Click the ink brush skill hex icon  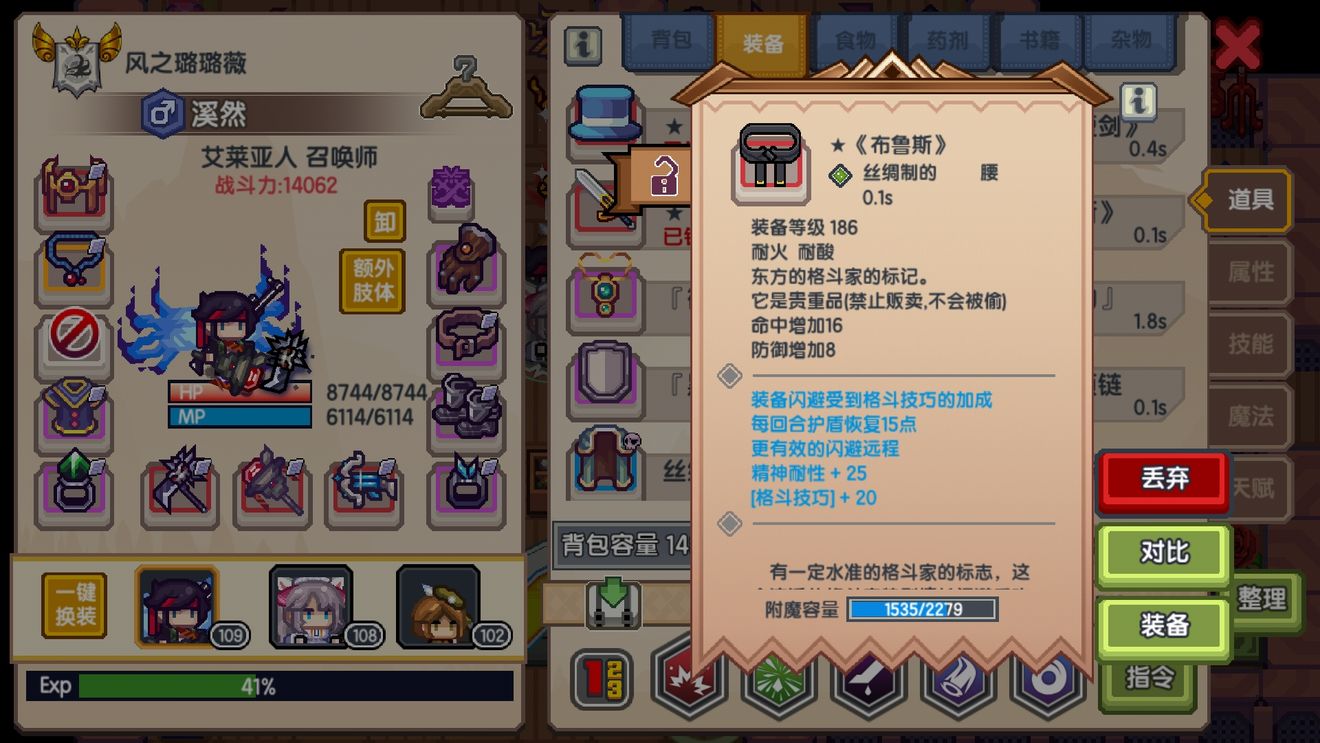866,679
